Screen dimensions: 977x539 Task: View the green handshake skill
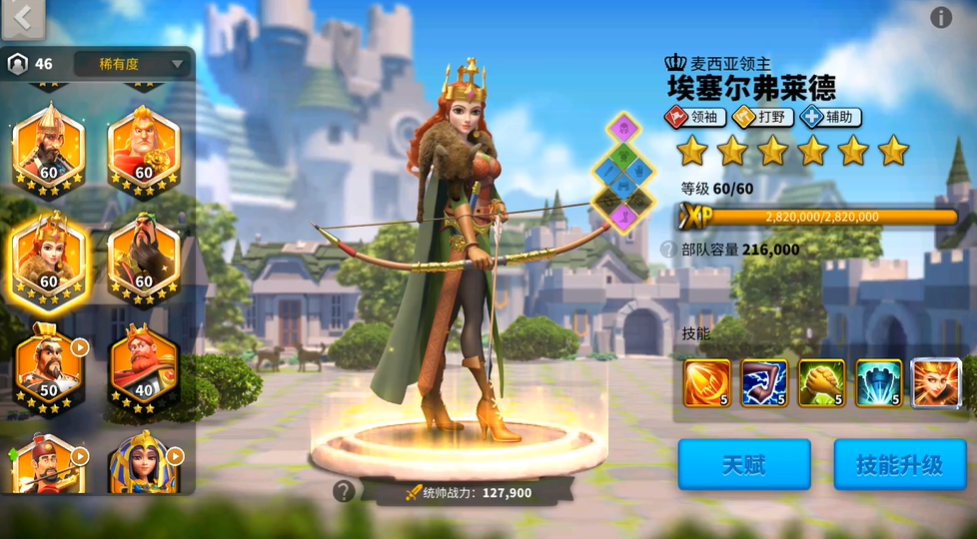[x=821, y=383]
